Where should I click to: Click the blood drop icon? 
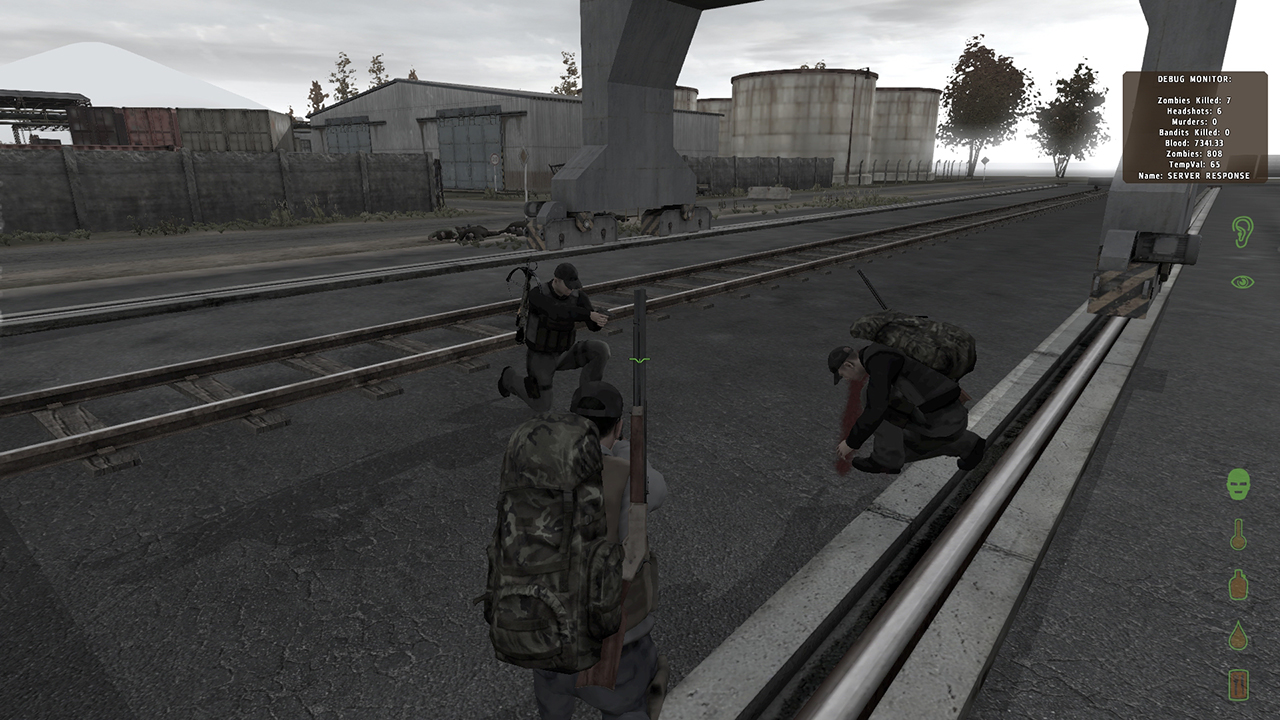(1238, 636)
